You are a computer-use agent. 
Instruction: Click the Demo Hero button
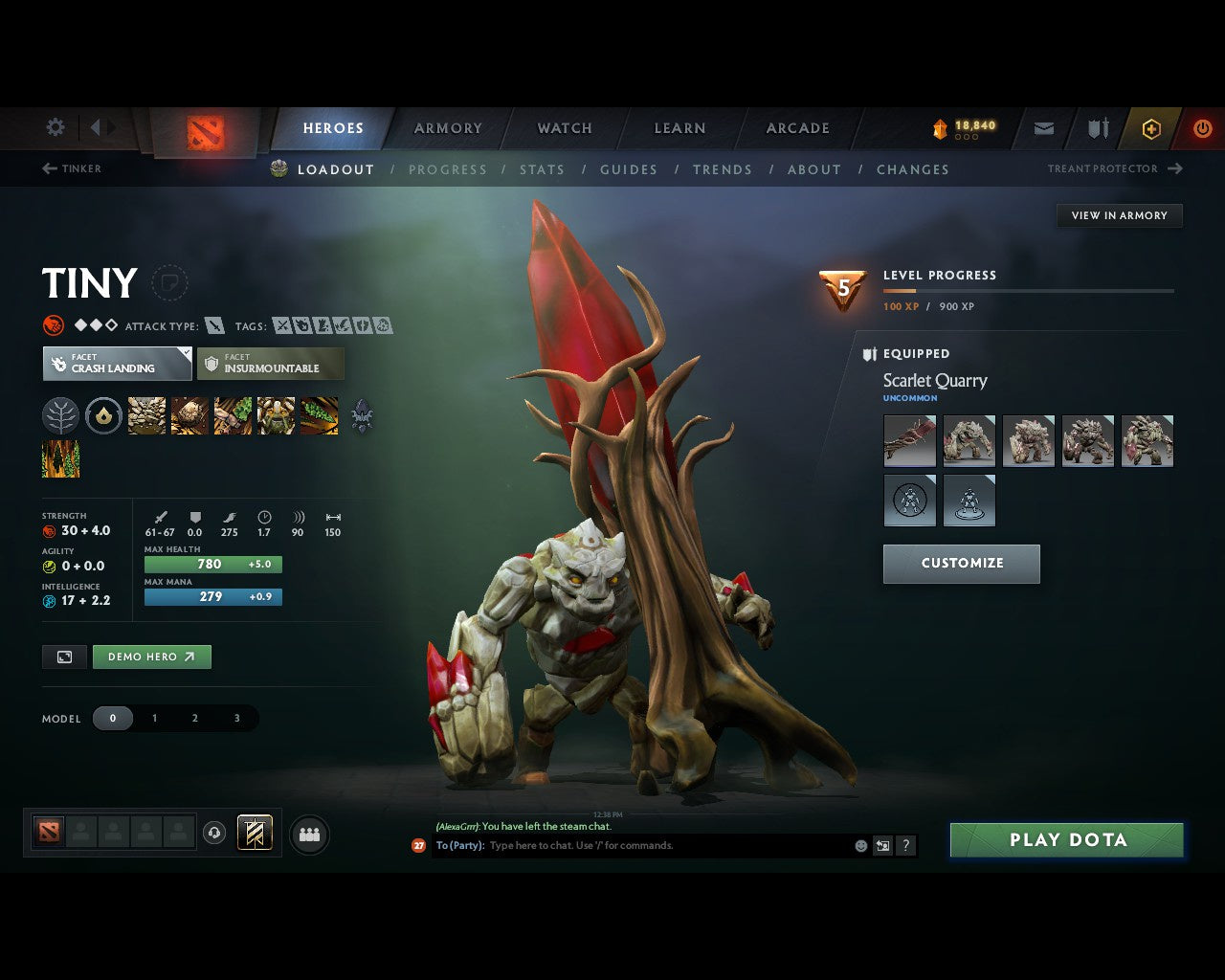151,657
